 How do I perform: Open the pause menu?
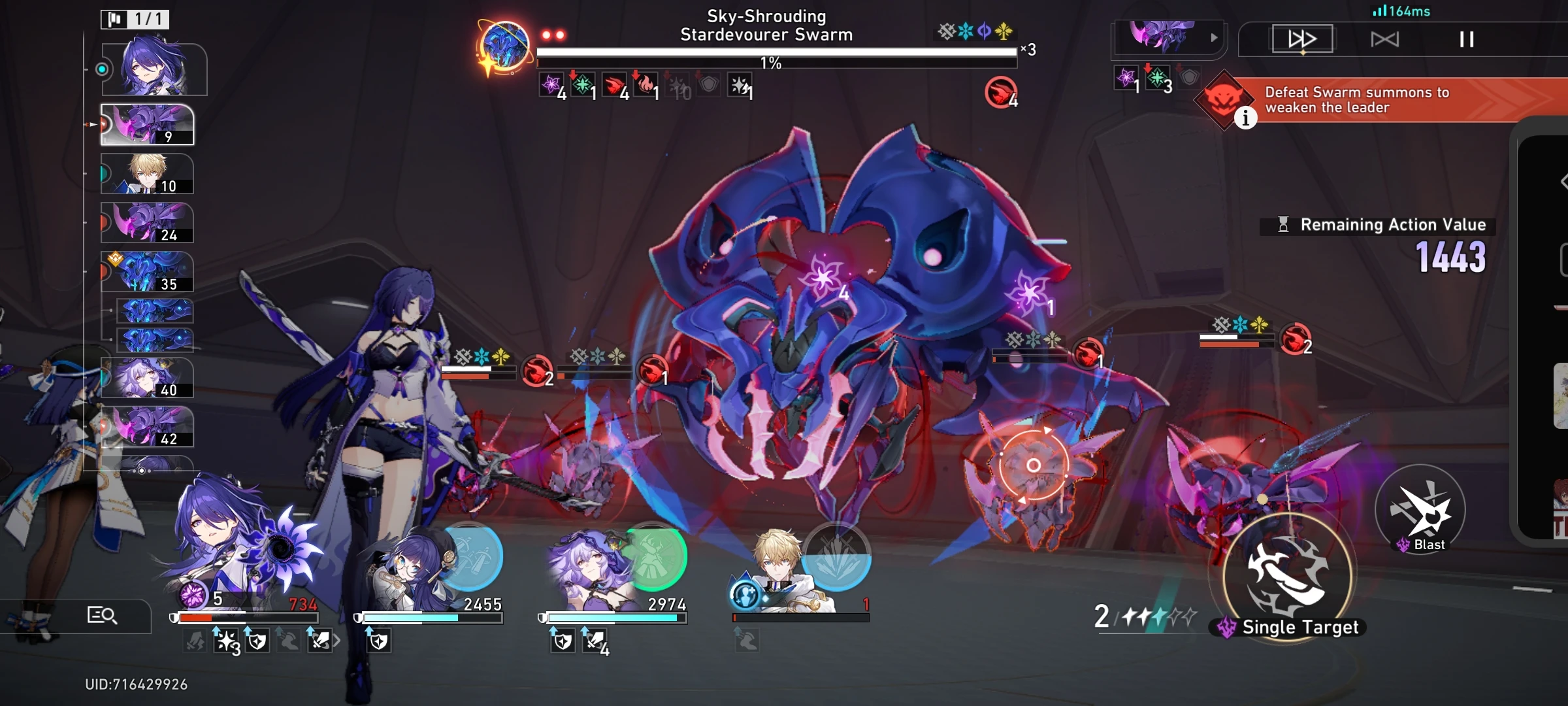pyautogui.click(x=1467, y=39)
